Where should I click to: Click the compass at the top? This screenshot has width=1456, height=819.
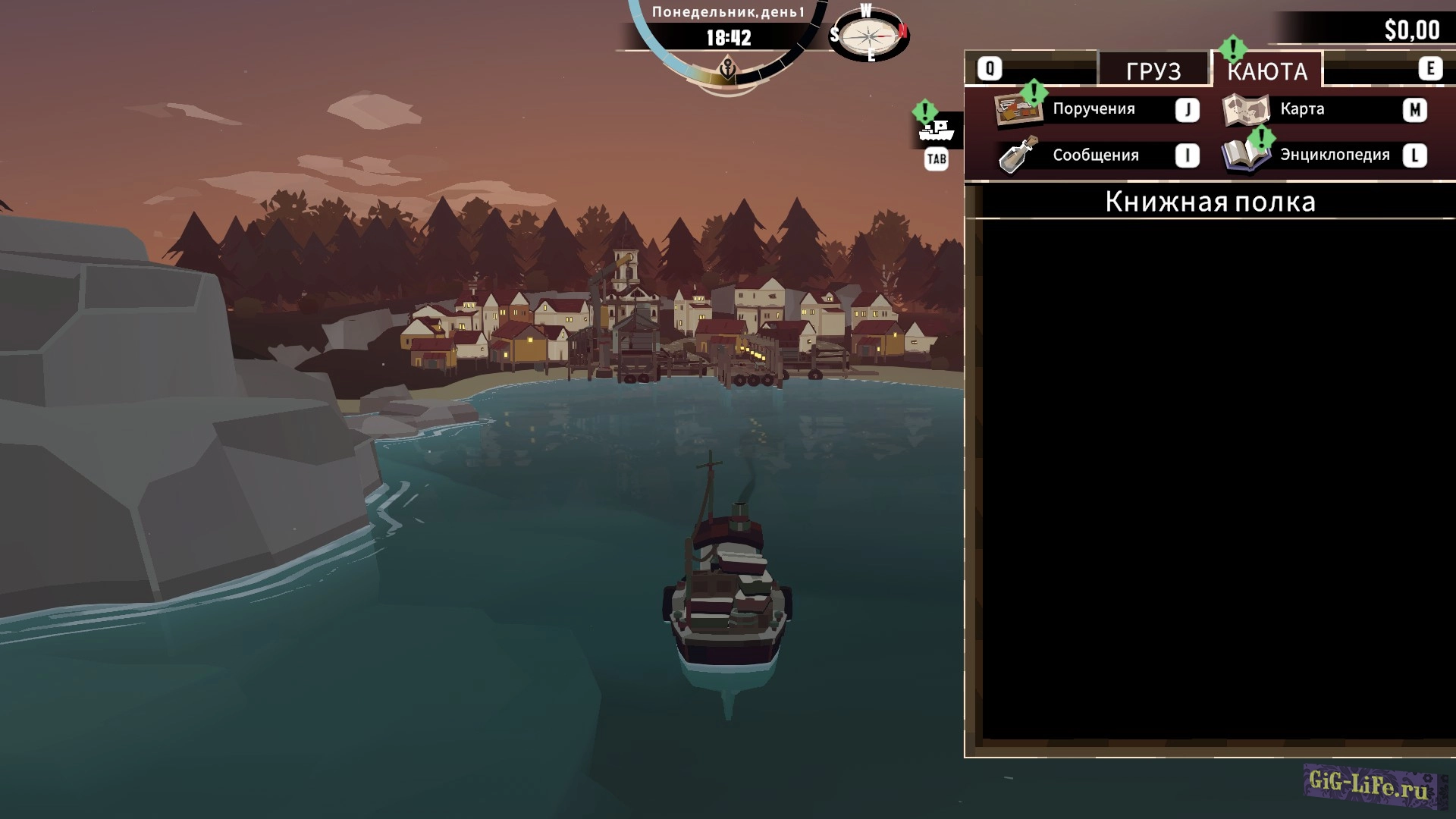tap(868, 35)
